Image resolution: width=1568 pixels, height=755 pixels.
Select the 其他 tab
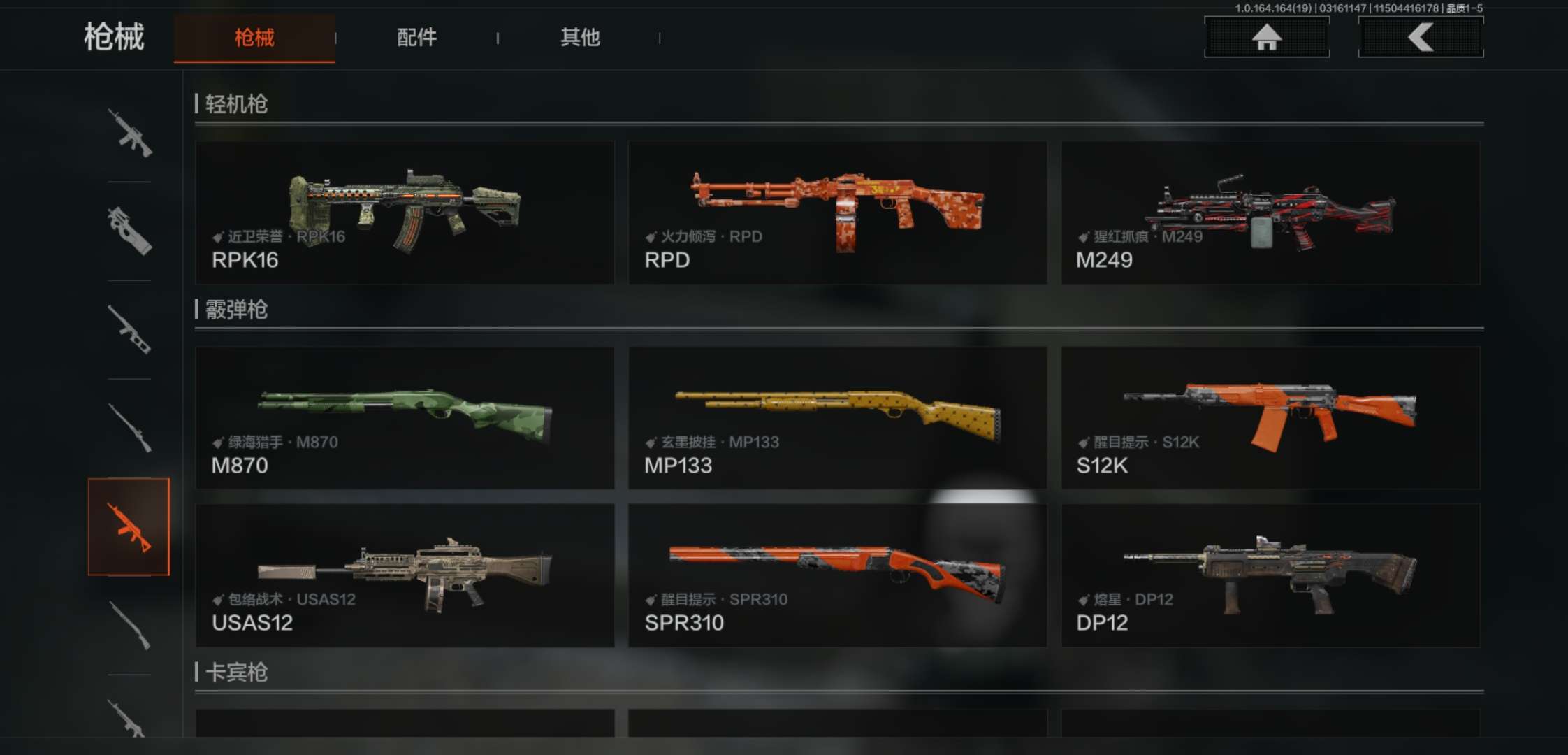tap(580, 38)
